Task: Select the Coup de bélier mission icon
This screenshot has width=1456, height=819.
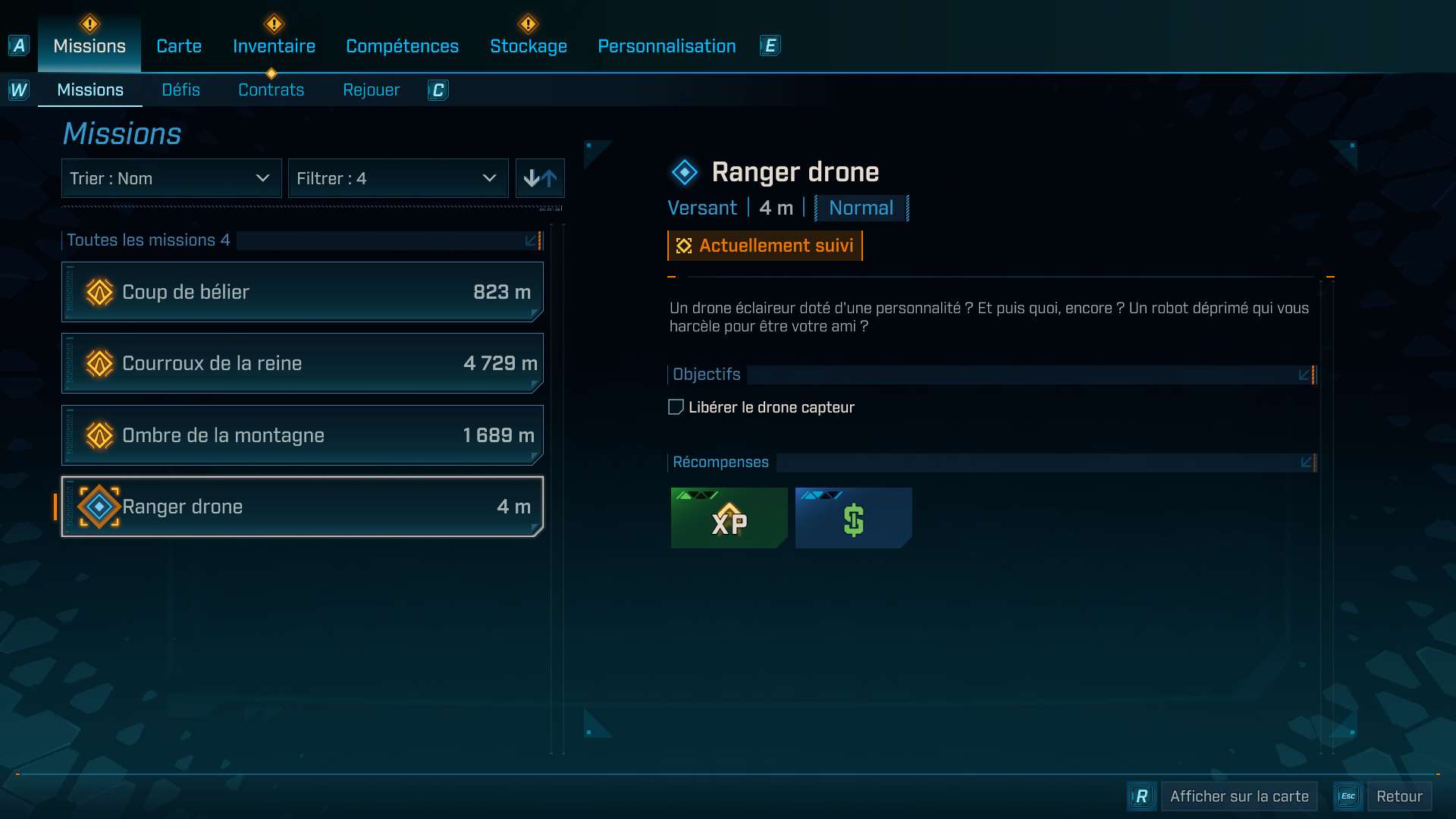Action: pyautogui.click(x=98, y=291)
